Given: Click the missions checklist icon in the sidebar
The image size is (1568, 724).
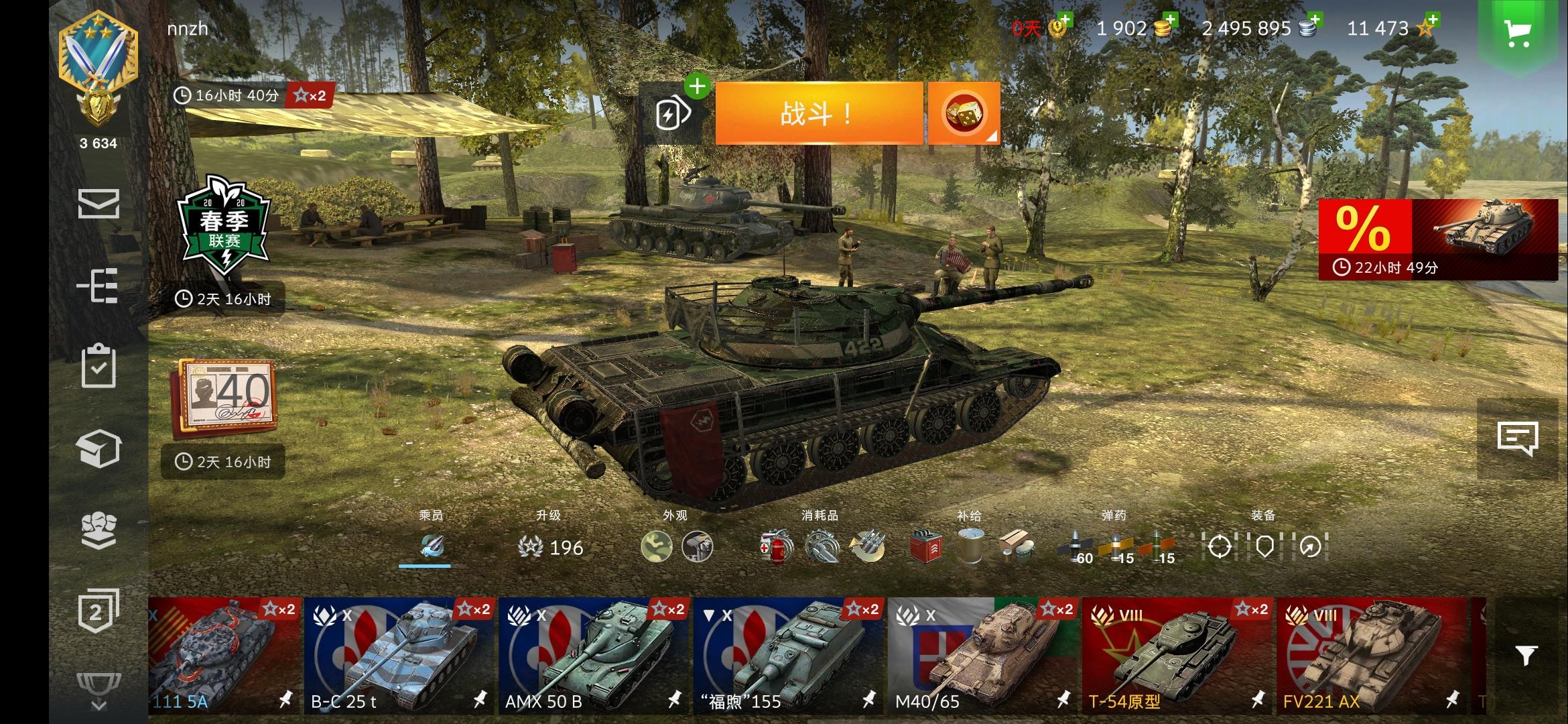Looking at the screenshot, I should [99, 365].
